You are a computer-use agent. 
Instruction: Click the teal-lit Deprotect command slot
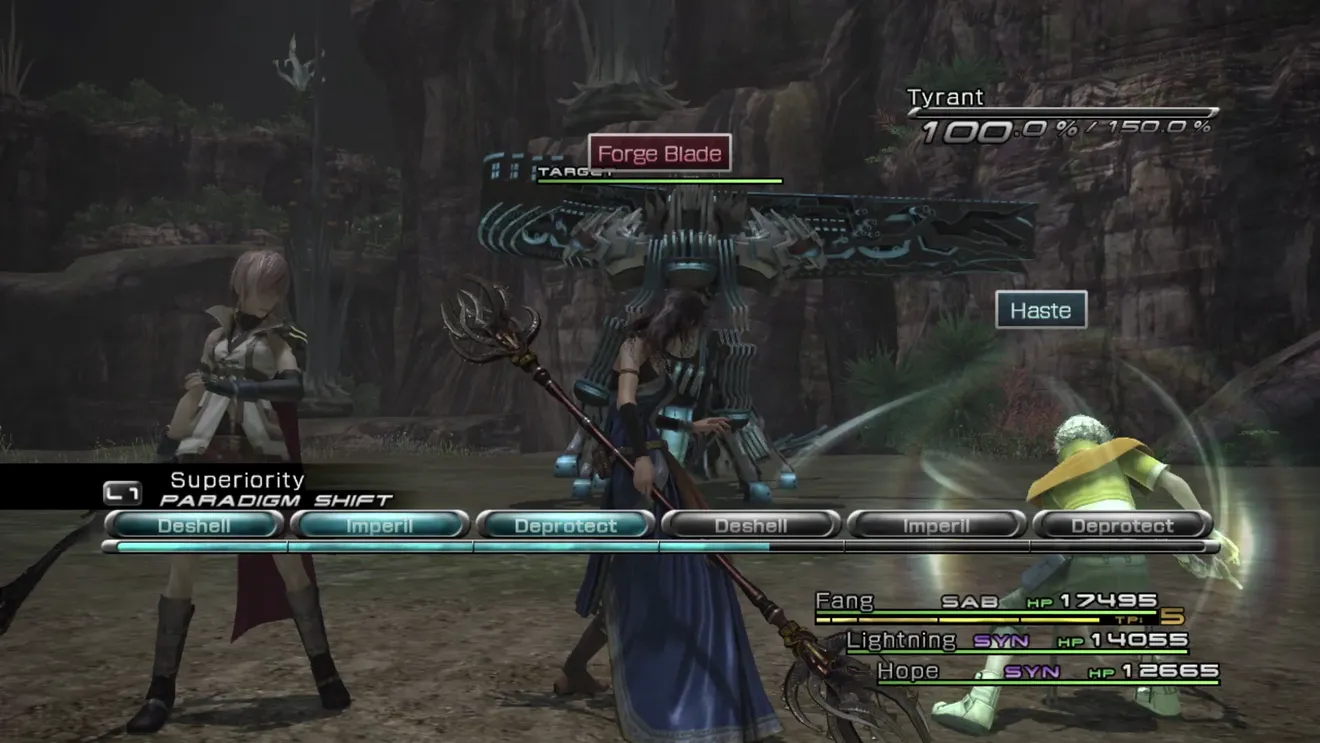(565, 525)
